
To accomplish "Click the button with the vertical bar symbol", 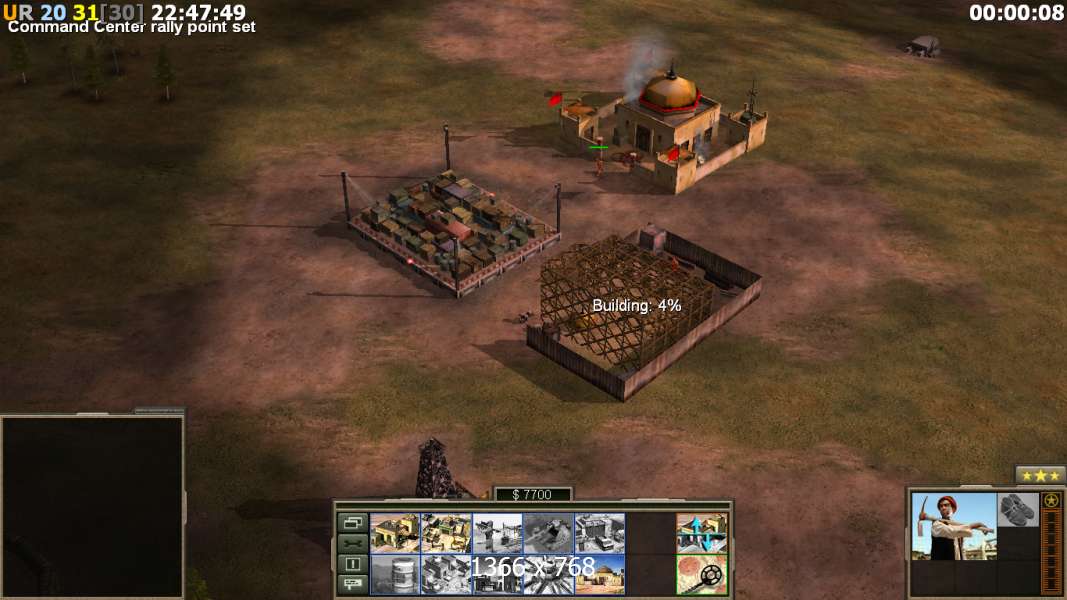I will pos(352,564).
